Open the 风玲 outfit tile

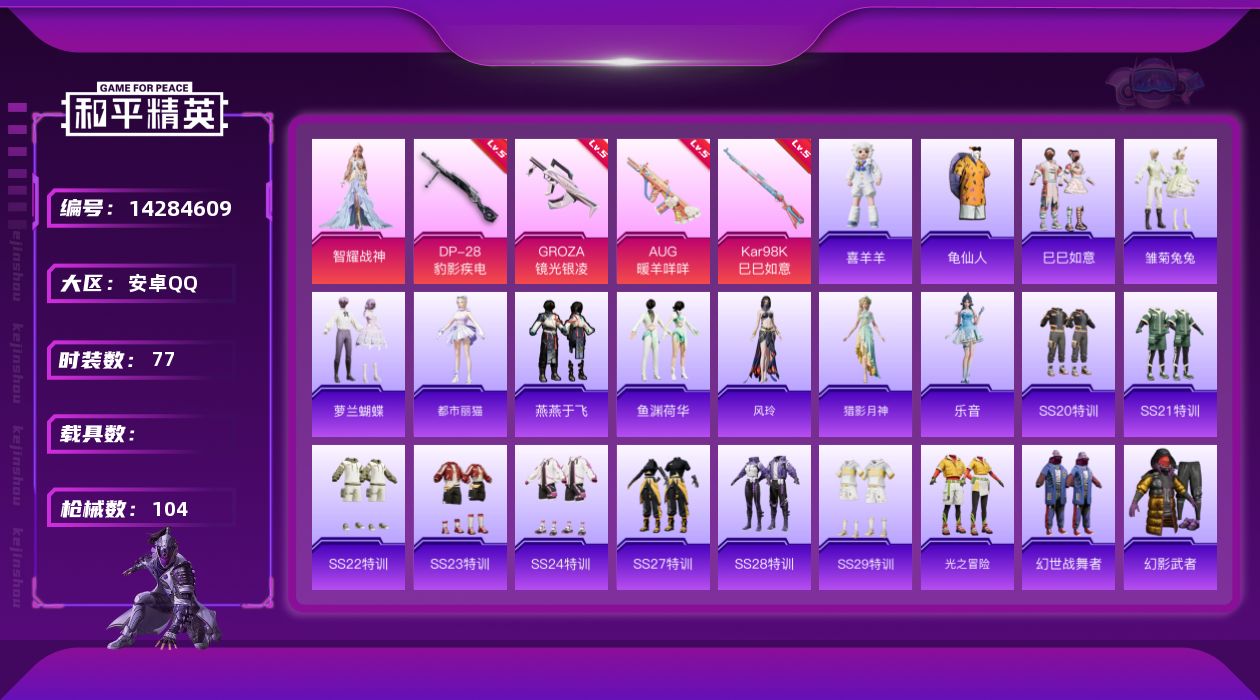[x=764, y=364]
